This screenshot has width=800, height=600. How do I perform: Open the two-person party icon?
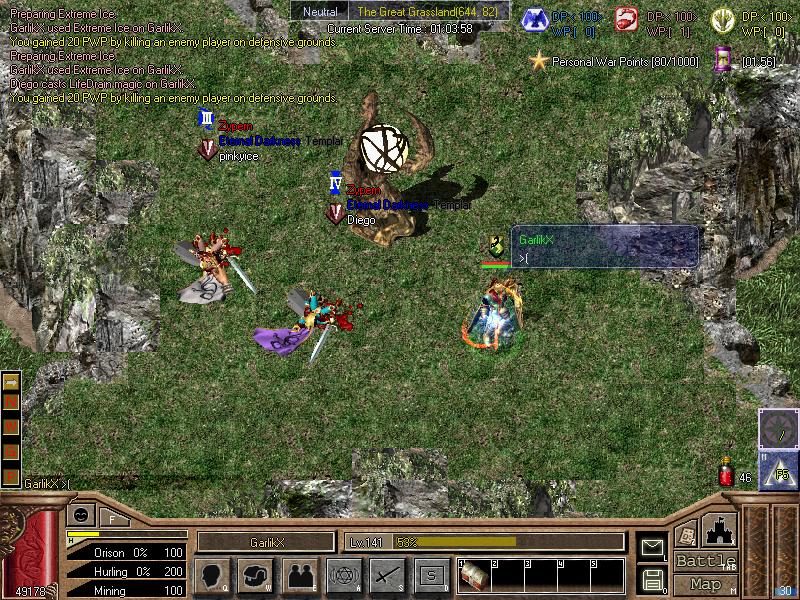299,575
